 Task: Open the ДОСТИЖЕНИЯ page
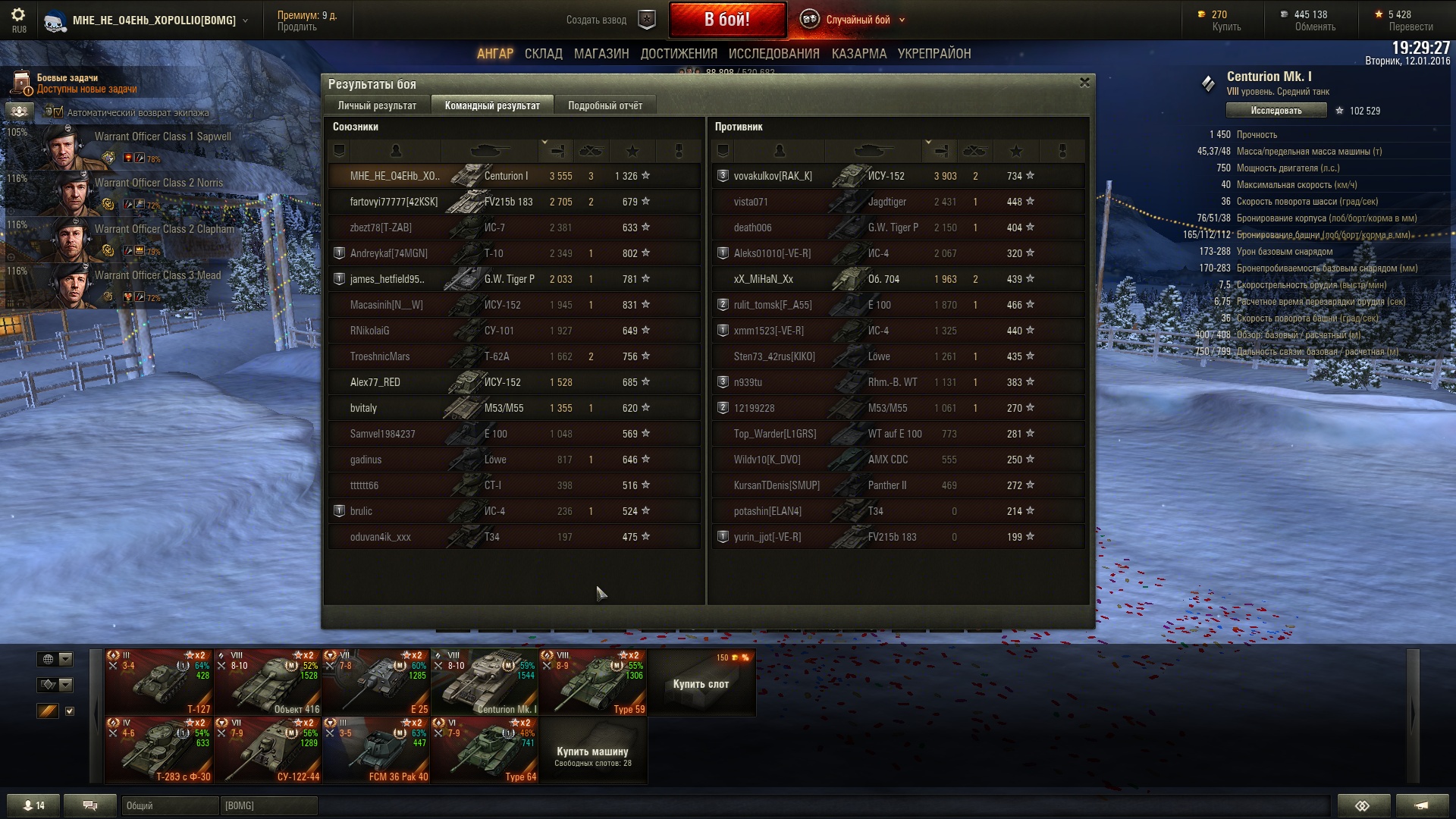678,54
